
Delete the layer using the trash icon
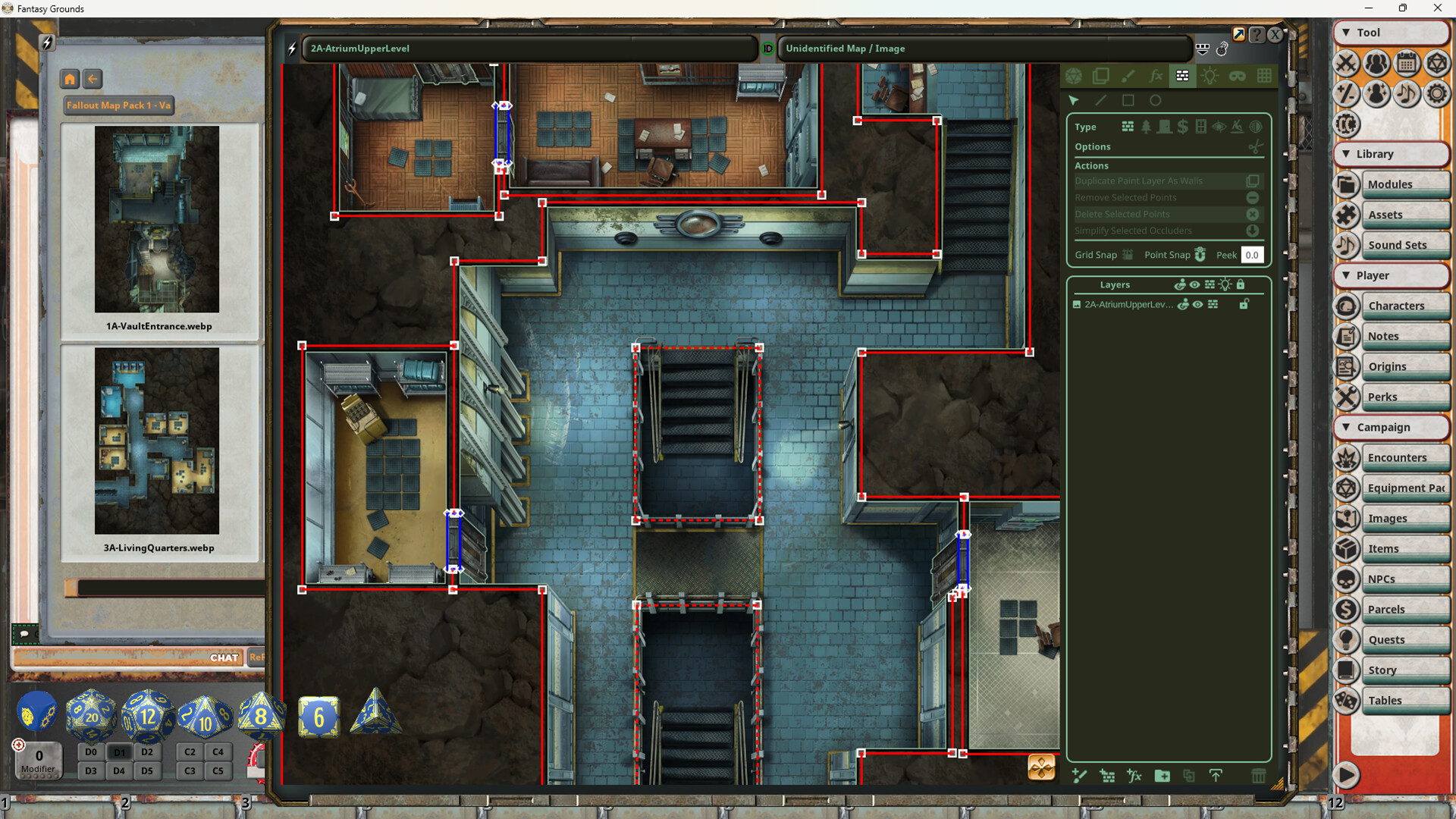point(1259,777)
